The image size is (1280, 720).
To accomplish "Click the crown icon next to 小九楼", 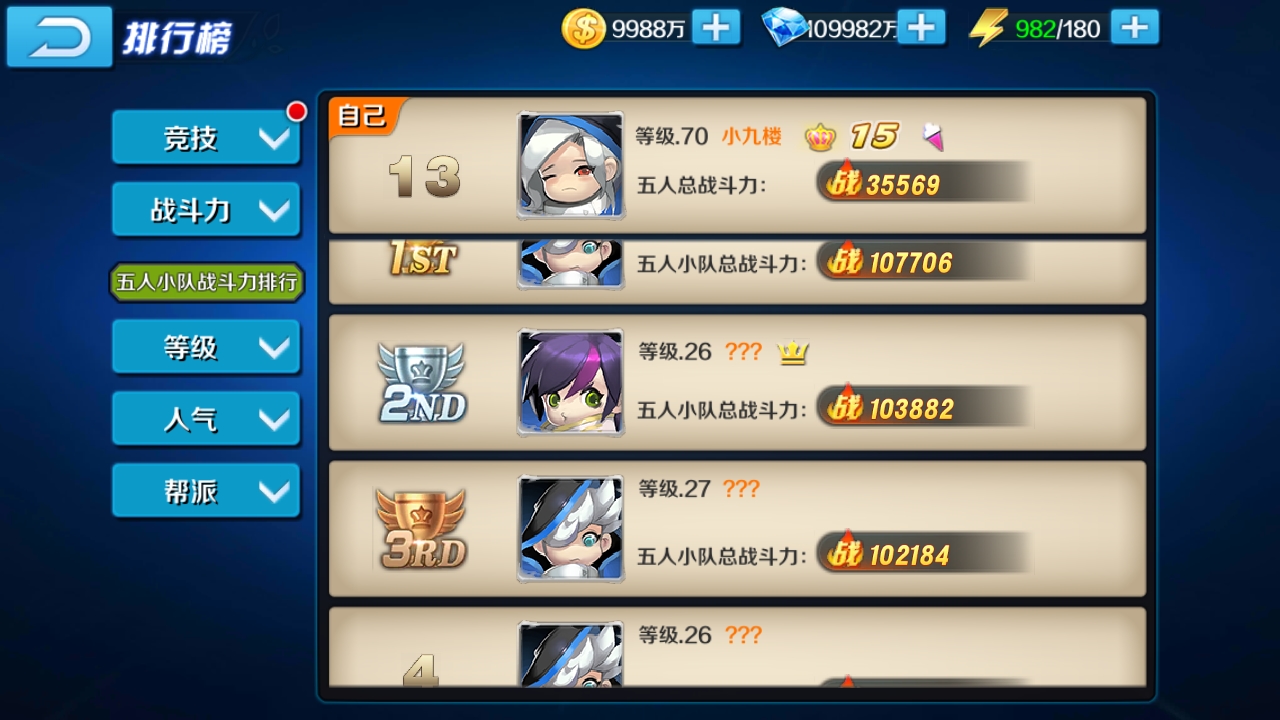I will pyautogui.click(x=821, y=136).
